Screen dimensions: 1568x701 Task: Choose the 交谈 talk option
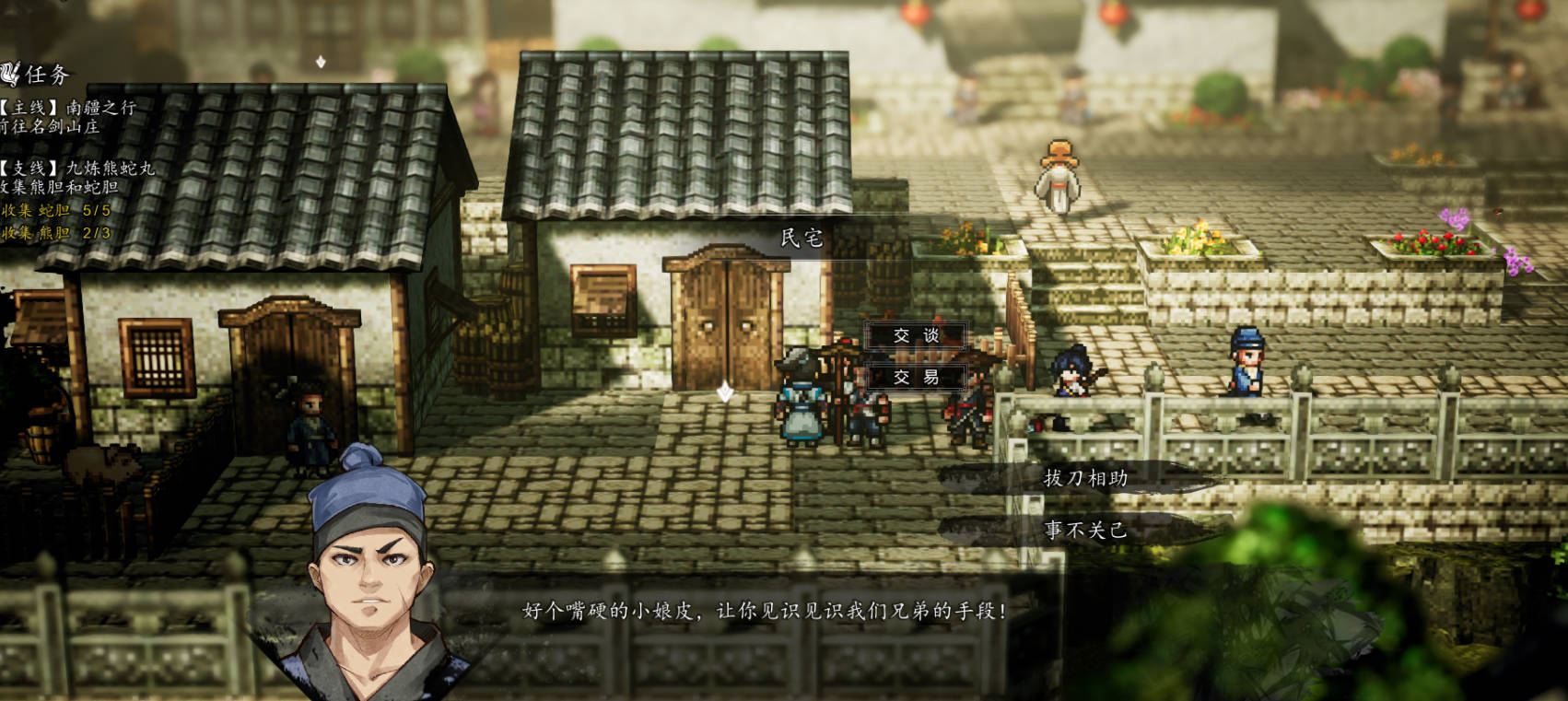[x=916, y=336]
